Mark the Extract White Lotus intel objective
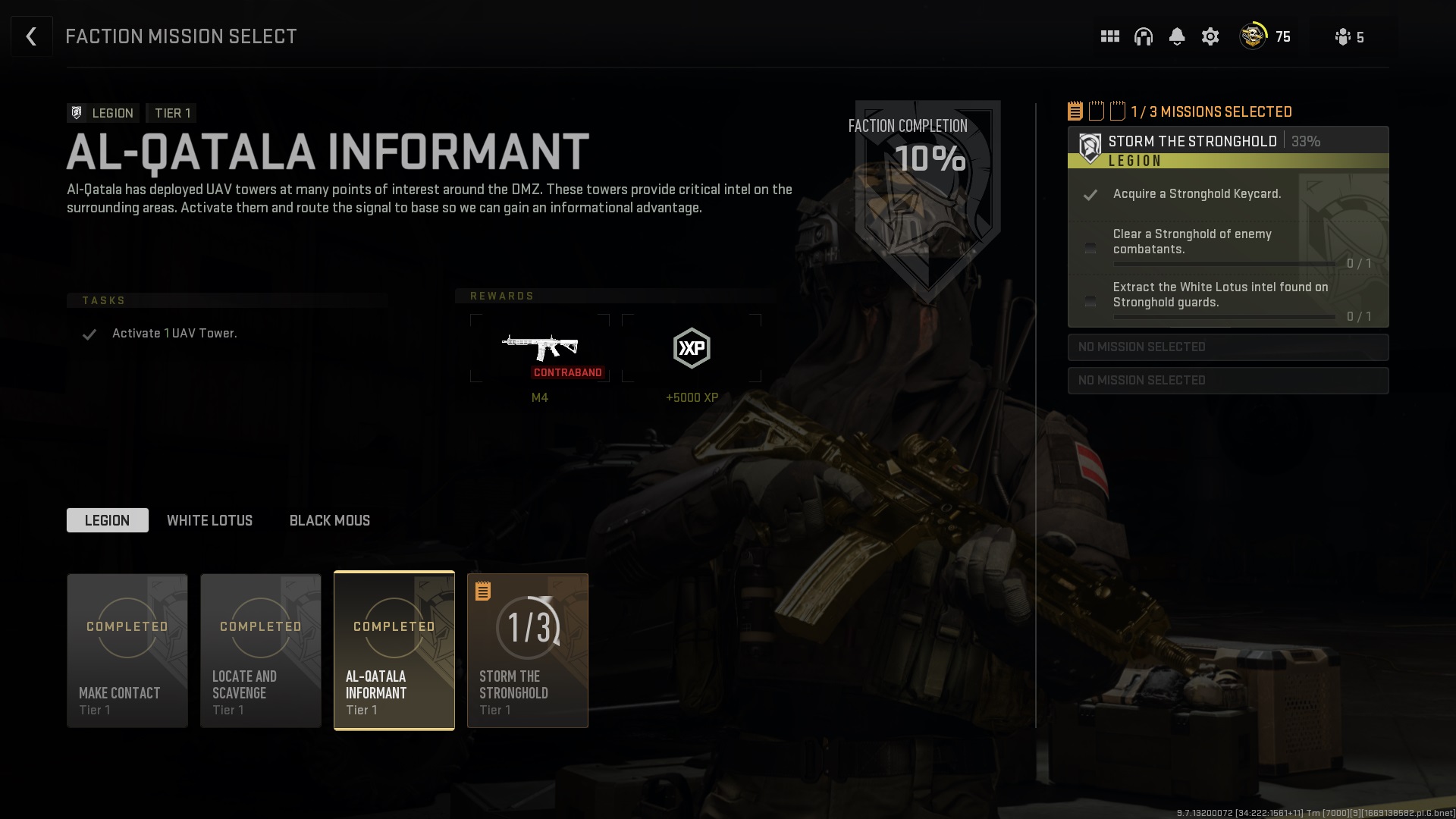Image resolution: width=1456 pixels, height=819 pixels. 1090,301
